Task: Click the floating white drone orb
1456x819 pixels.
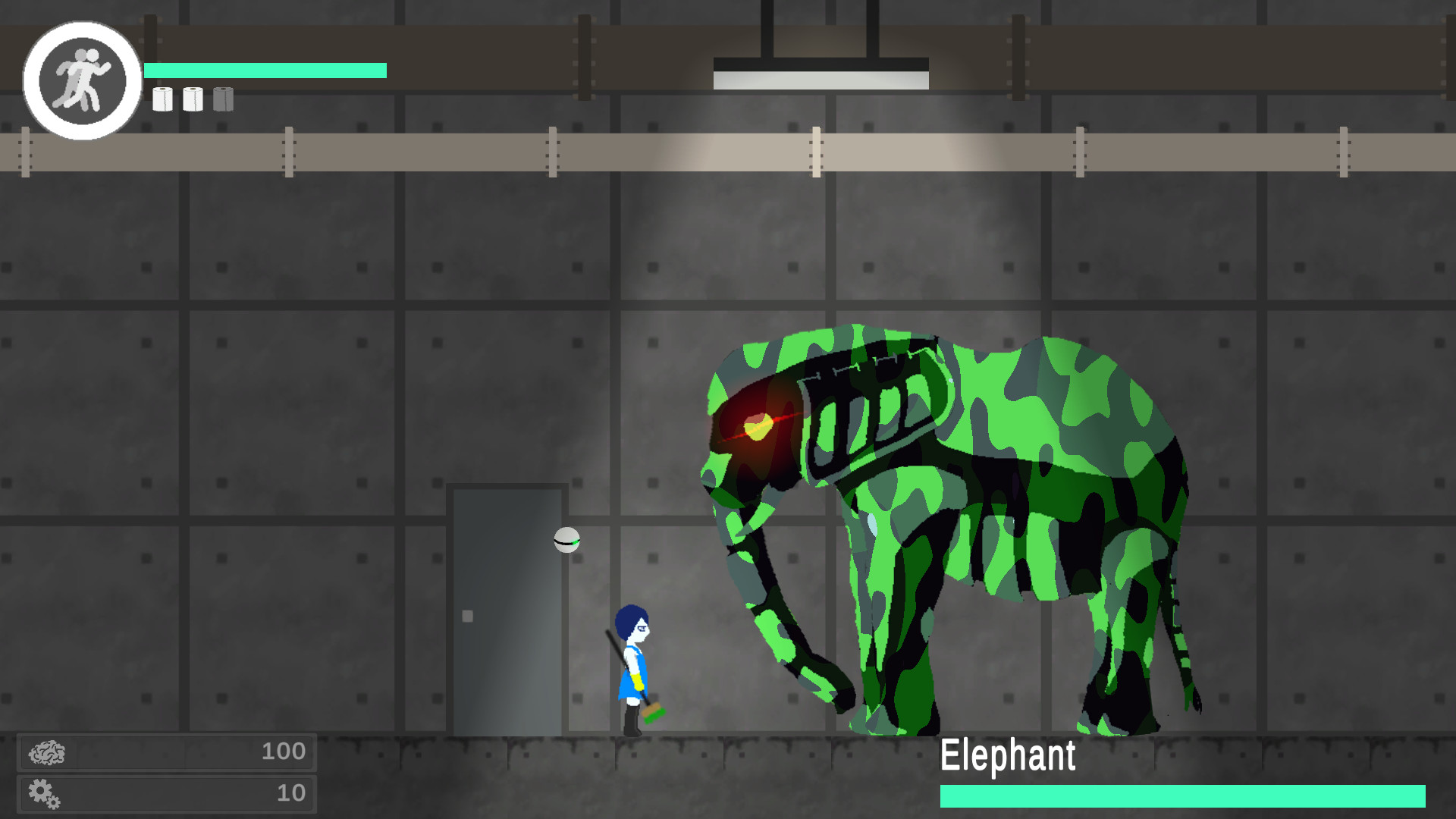Action: point(566,540)
